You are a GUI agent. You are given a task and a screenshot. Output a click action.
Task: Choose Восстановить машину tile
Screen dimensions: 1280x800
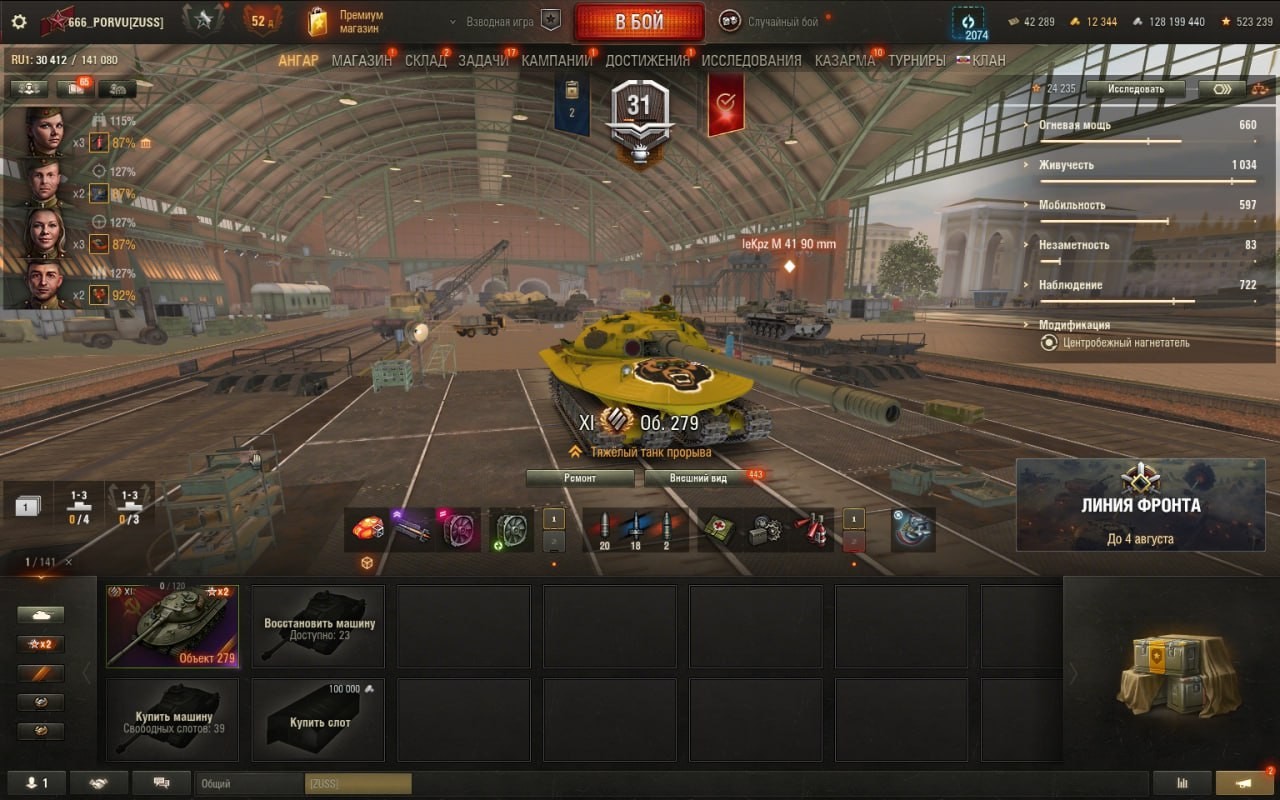[318, 627]
